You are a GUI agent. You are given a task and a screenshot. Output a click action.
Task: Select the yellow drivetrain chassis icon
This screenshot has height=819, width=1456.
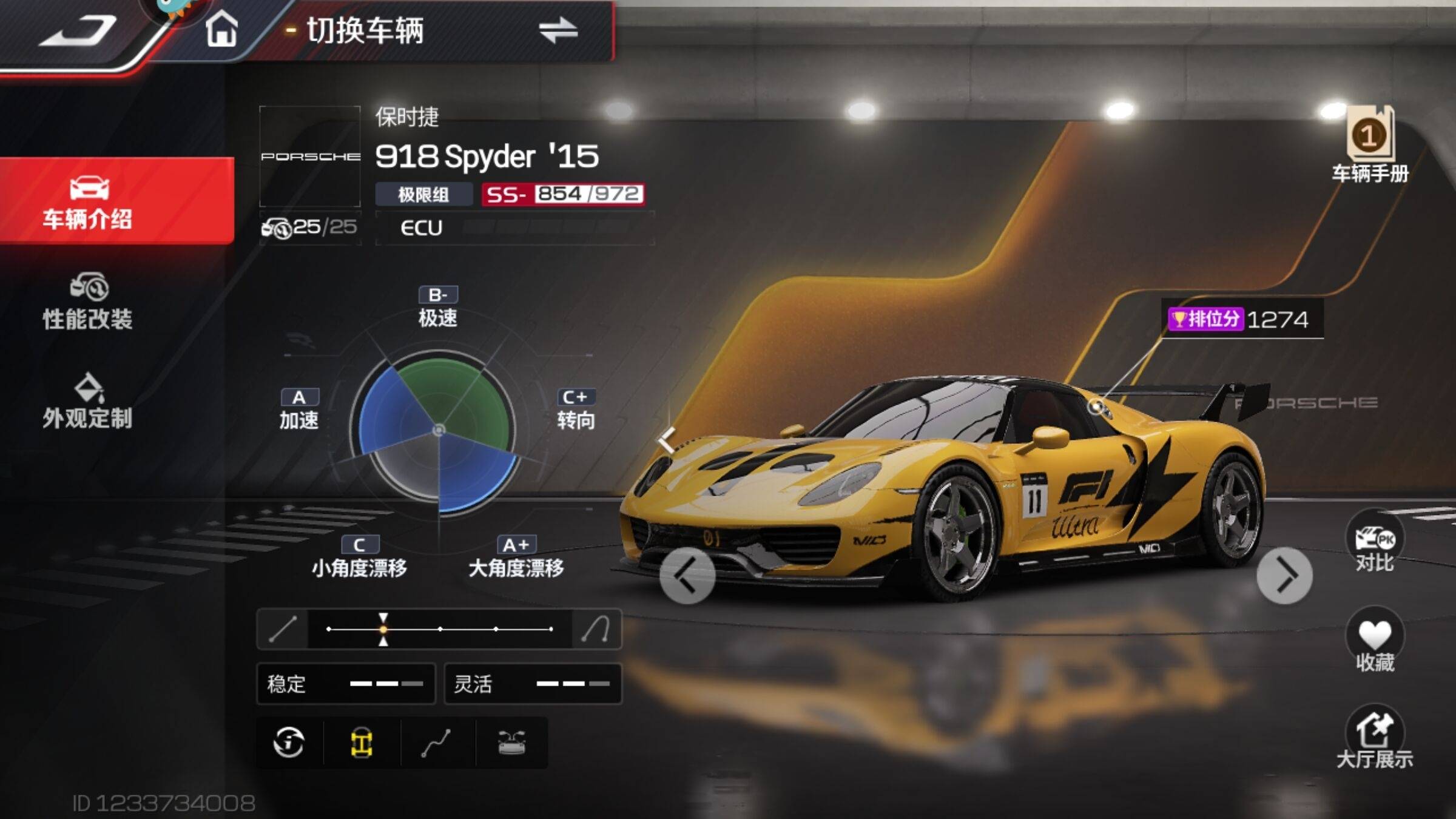(x=362, y=743)
